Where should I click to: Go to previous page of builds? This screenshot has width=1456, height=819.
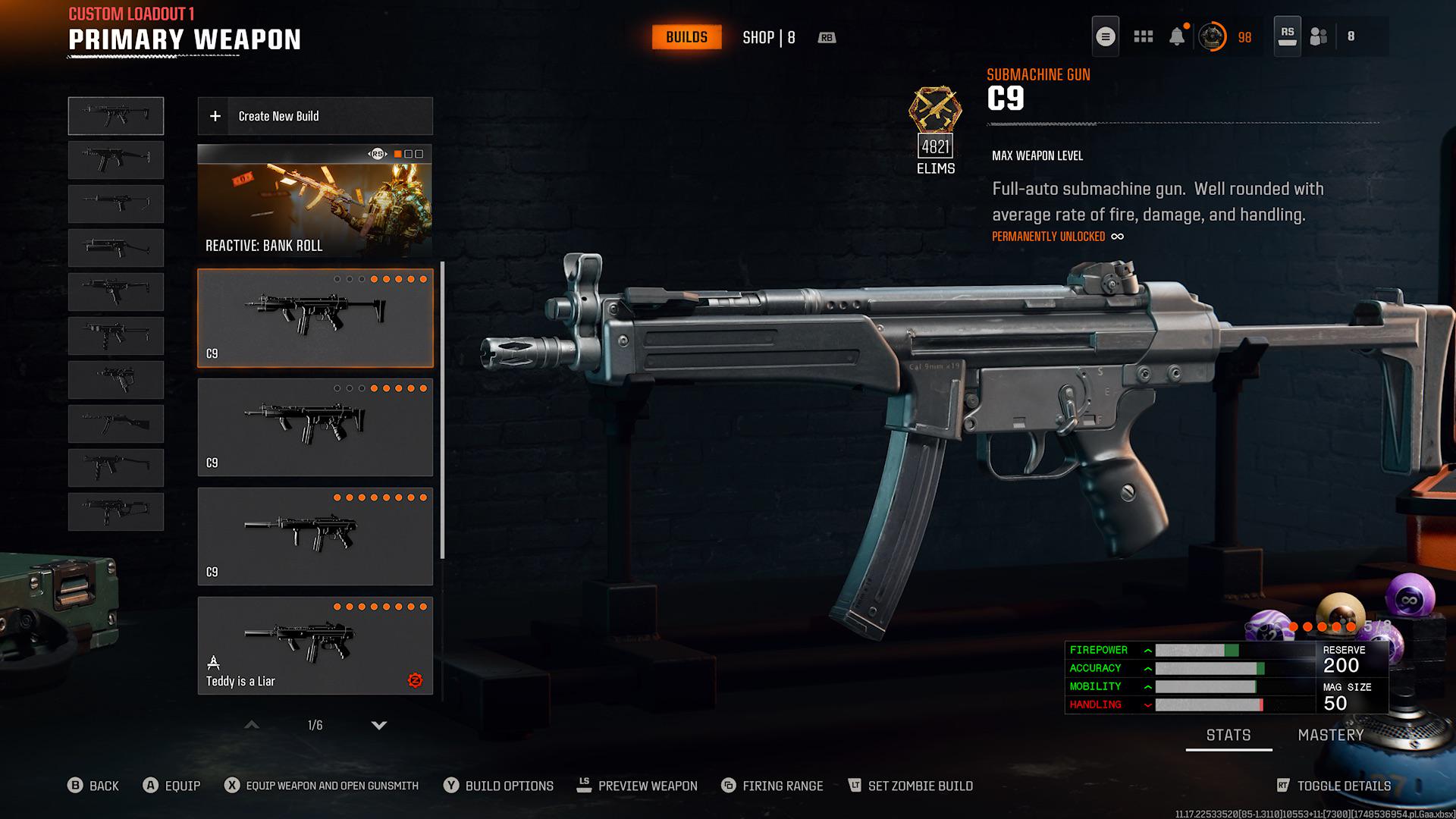(x=252, y=726)
